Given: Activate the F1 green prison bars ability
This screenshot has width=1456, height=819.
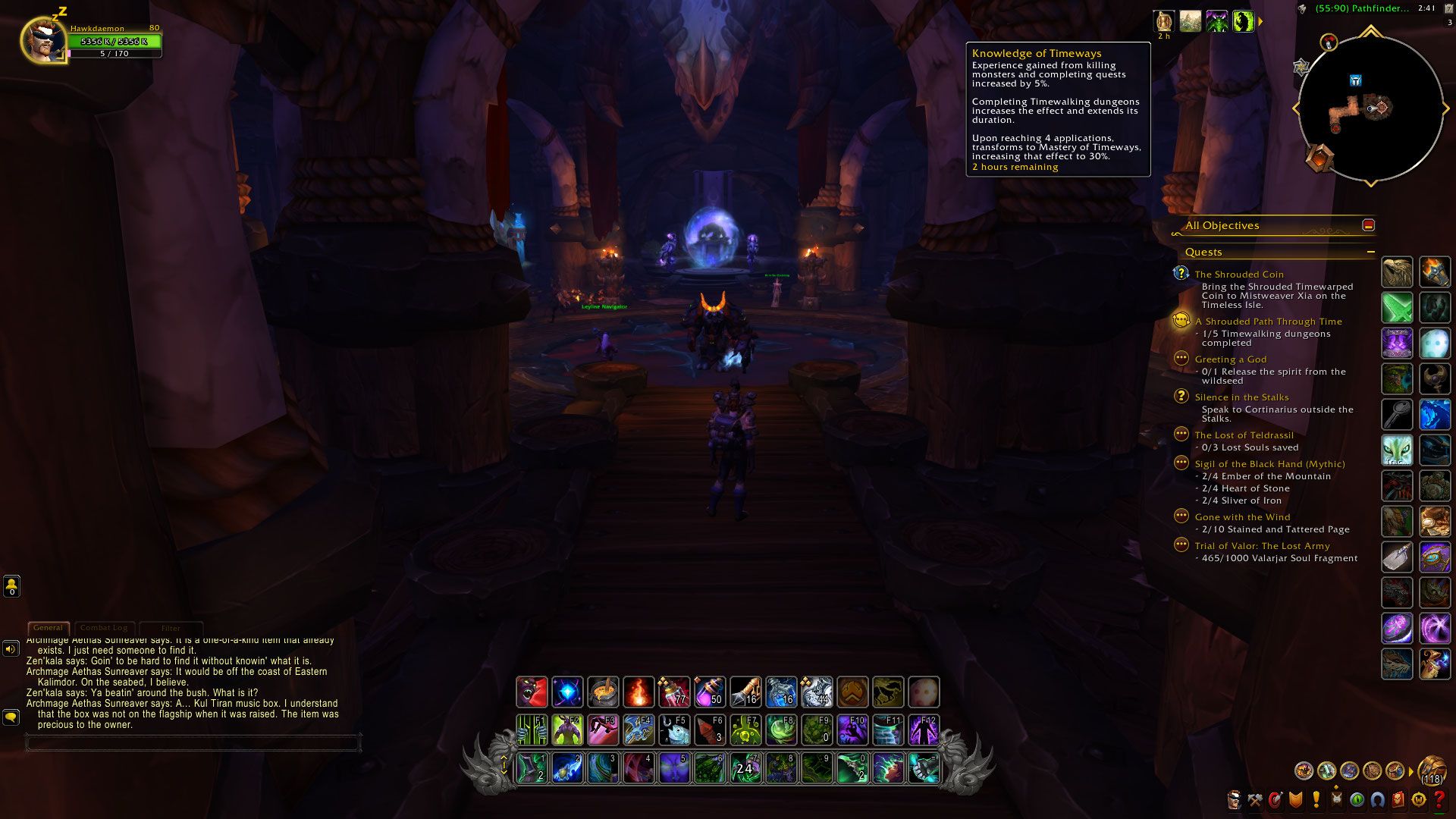Looking at the screenshot, I should [x=532, y=730].
